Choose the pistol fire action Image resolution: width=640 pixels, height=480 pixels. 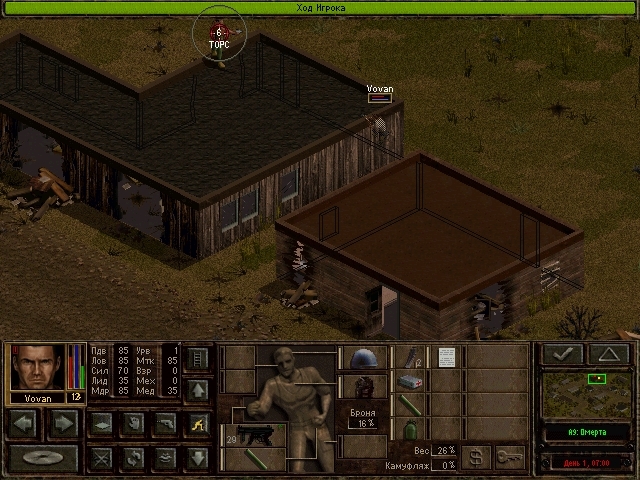pyautogui.click(x=165, y=424)
